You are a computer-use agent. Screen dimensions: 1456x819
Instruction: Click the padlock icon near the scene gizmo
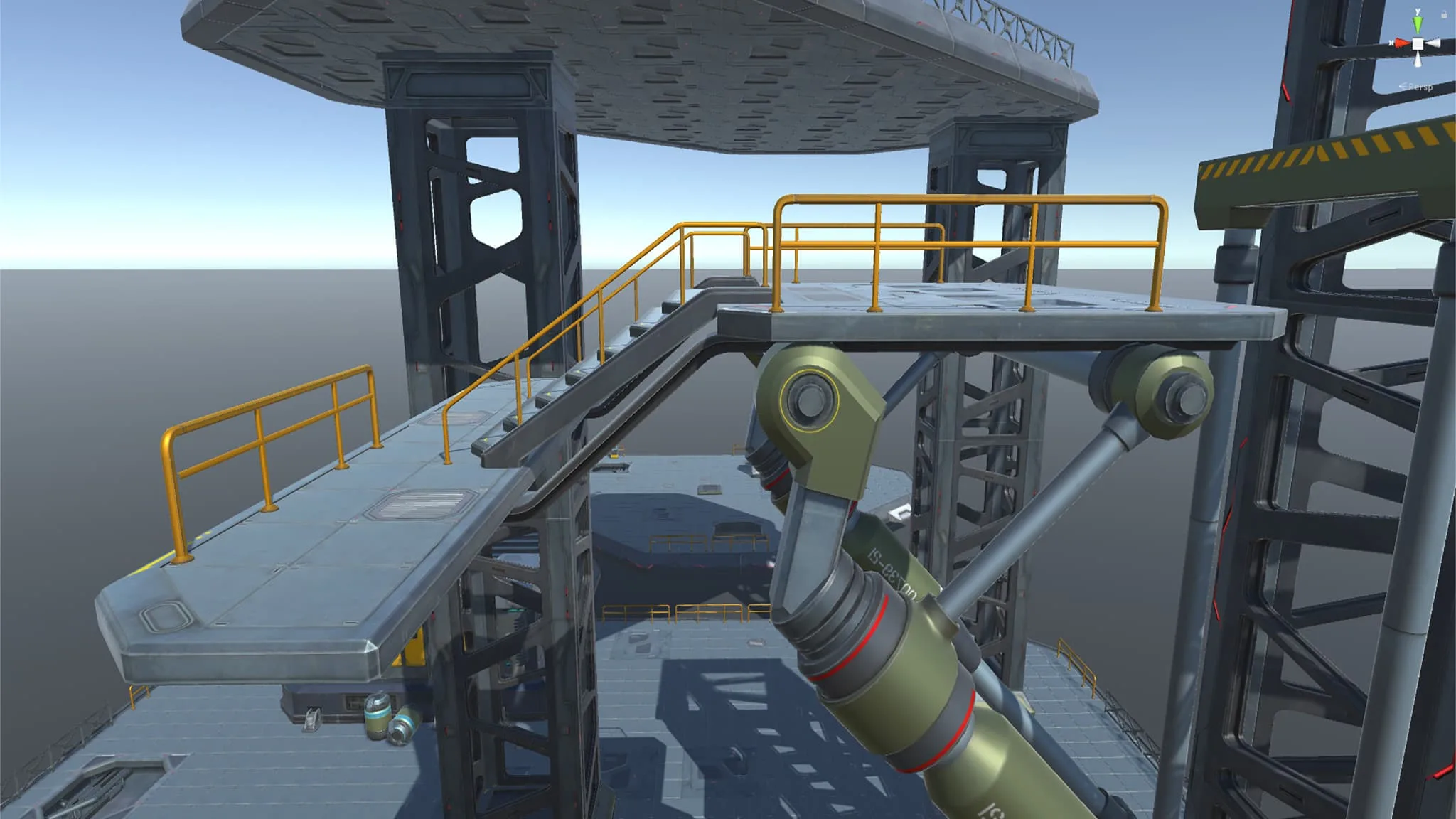1444,14
